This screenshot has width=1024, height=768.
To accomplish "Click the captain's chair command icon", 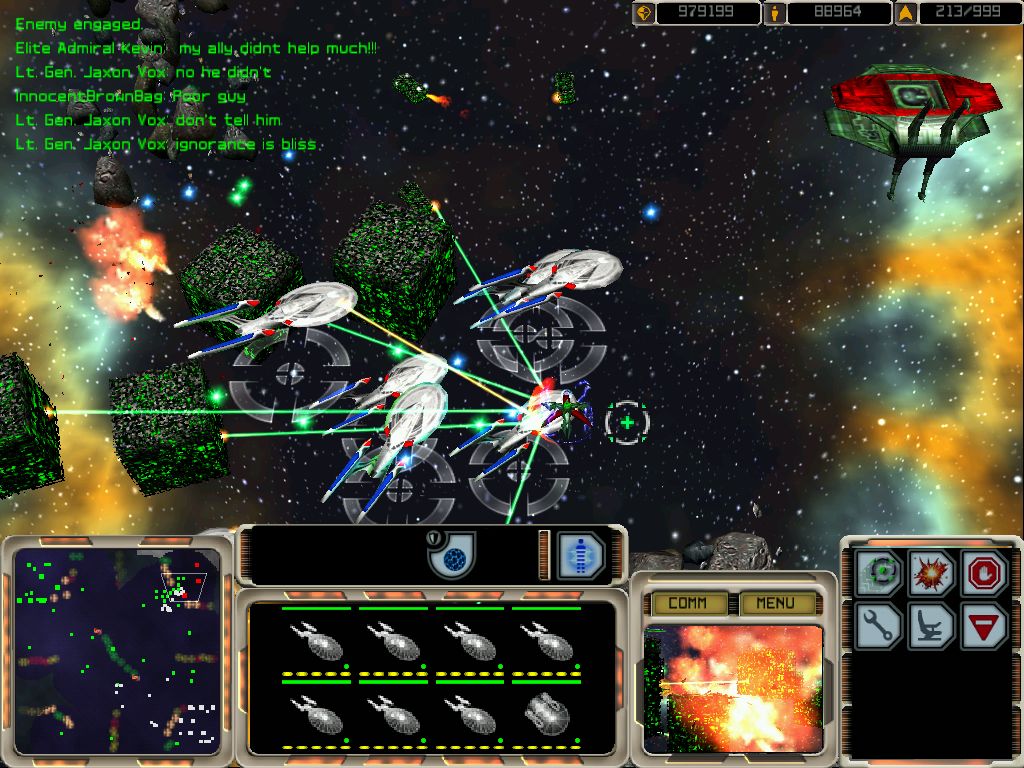I will coord(932,627).
